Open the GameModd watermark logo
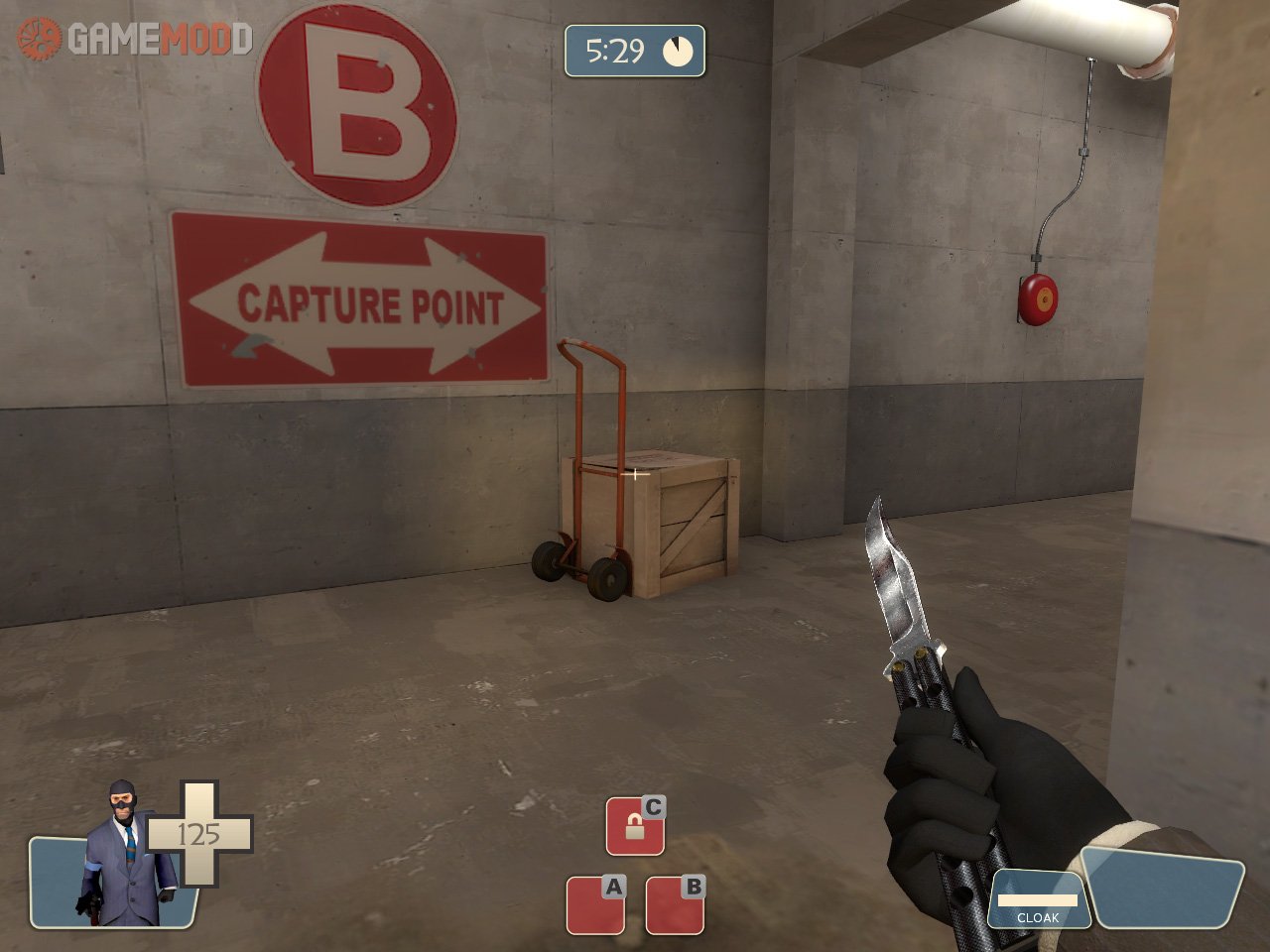1270x952 pixels. [x=135, y=39]
